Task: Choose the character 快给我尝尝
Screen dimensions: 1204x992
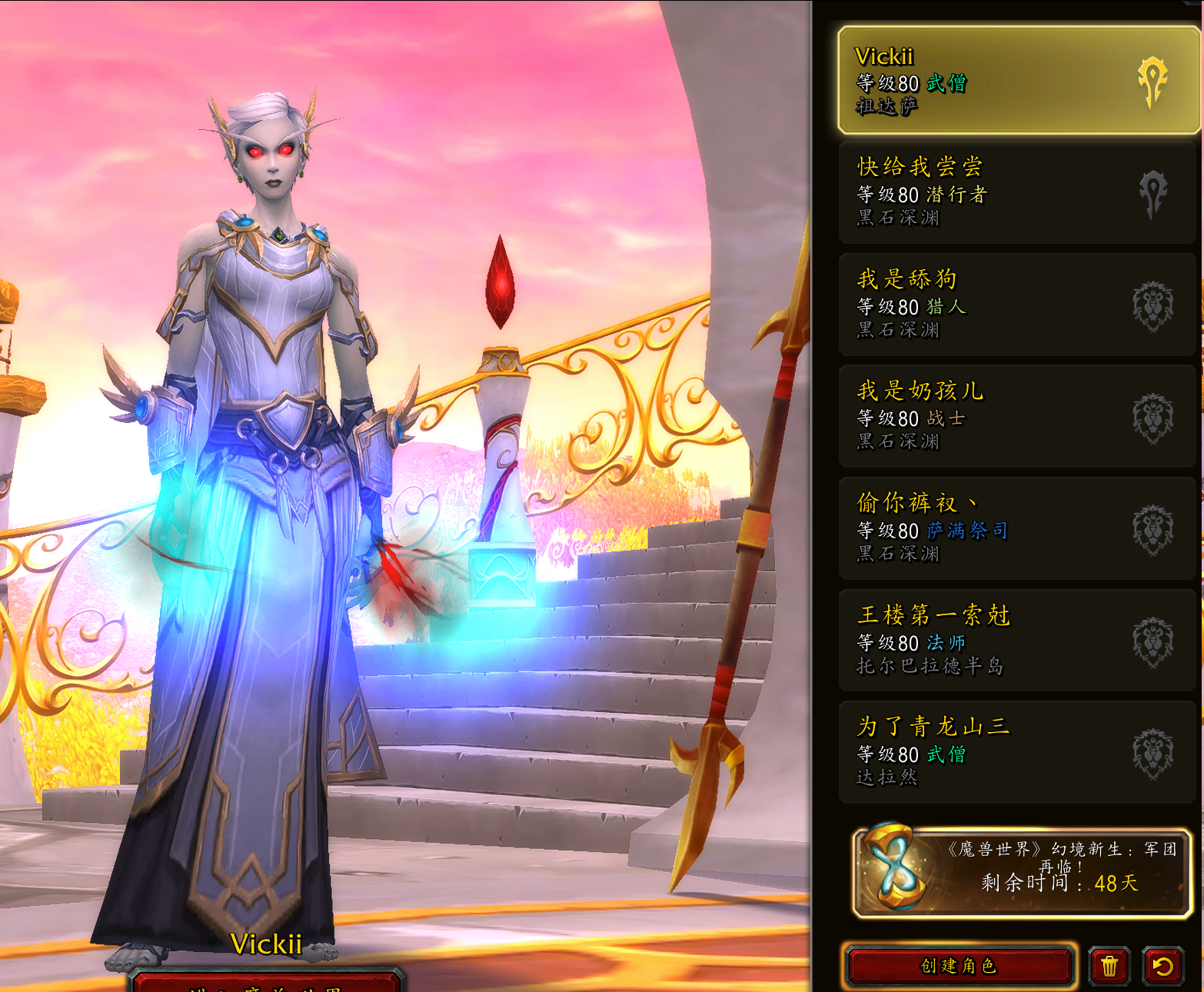Action: pyautogui.click(x=1016, y=191)
